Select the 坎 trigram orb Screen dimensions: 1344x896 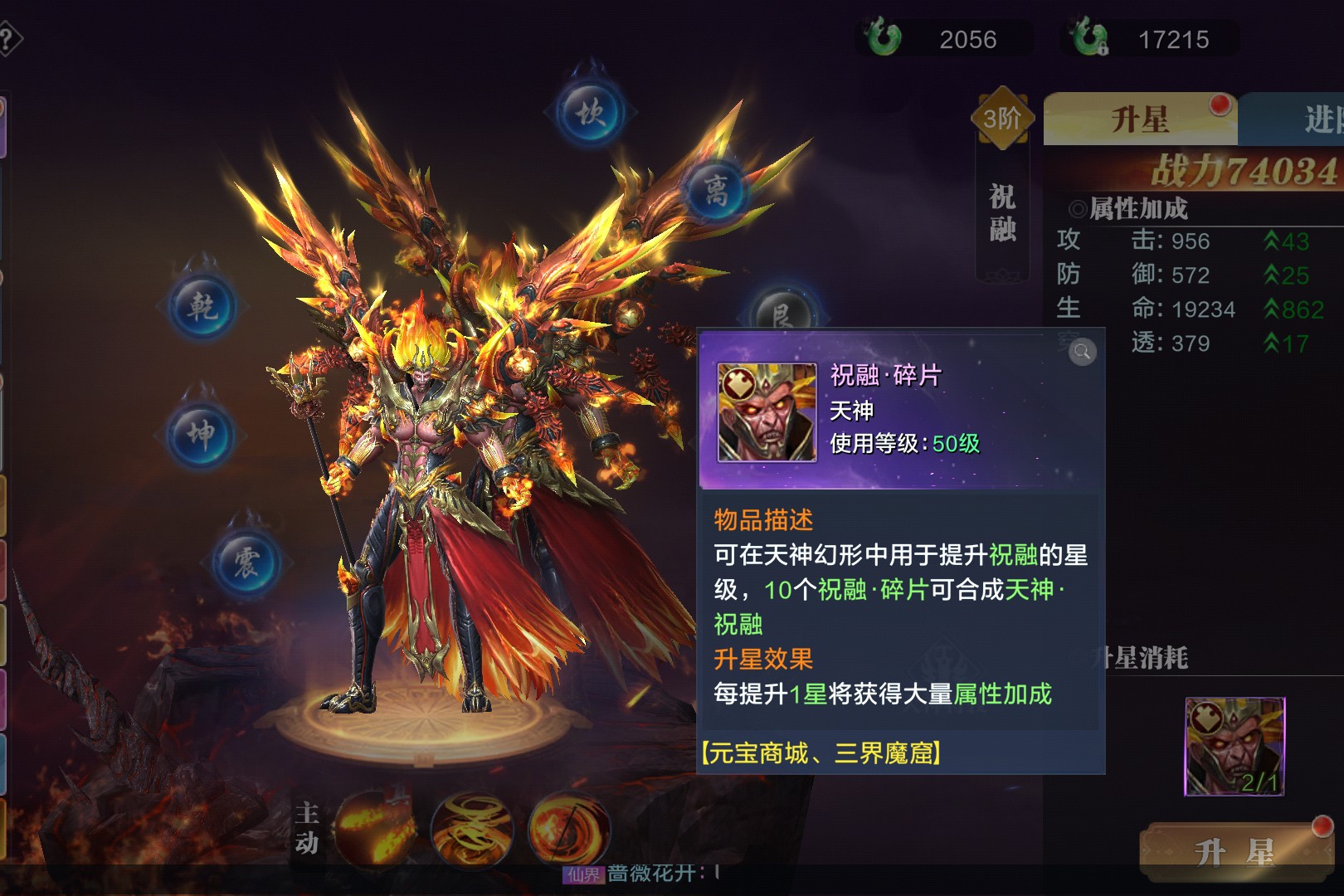(591, 112)
